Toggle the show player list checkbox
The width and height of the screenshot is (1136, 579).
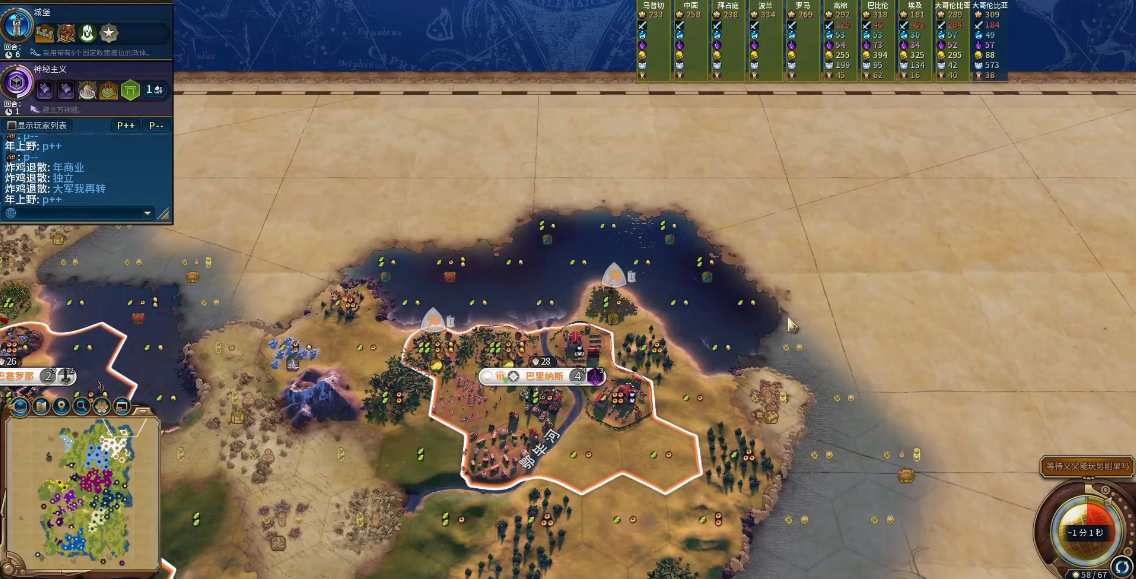12,126
